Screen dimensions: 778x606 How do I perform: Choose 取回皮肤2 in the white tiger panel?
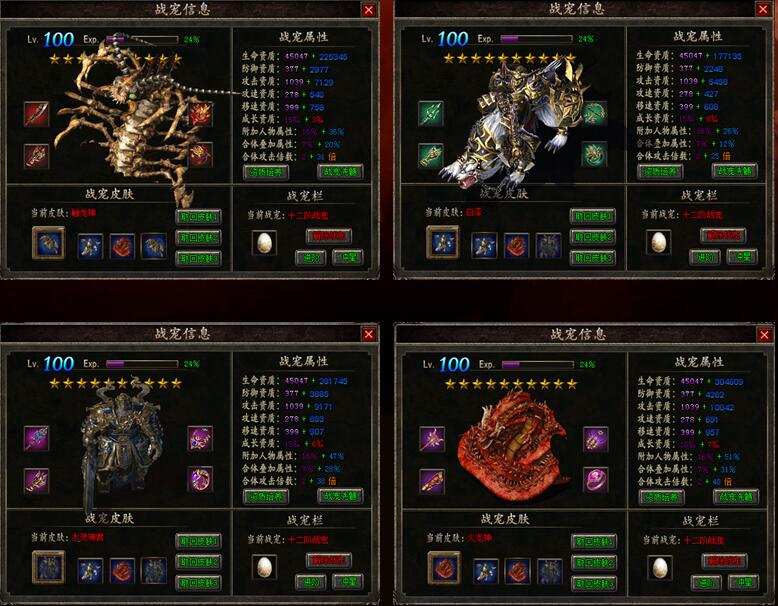(x=593, y=237)
